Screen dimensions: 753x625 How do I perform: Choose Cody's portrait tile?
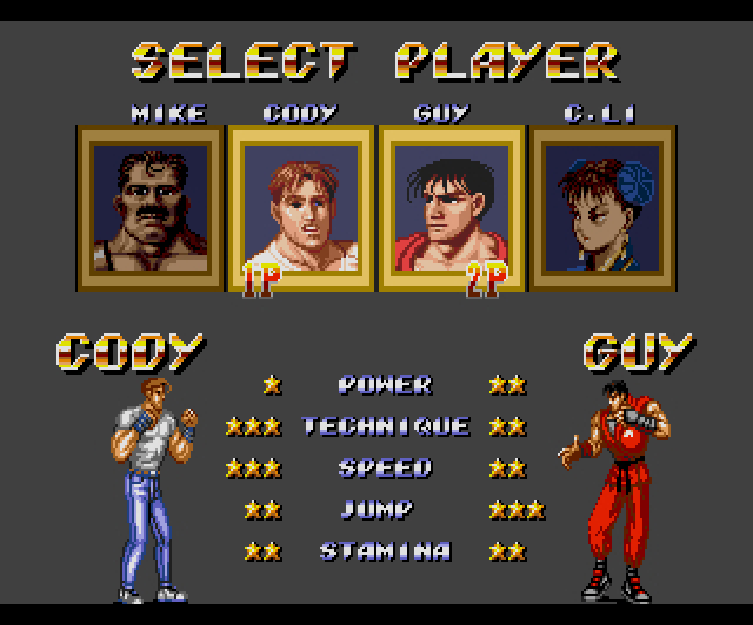click(x=301, y=208)
